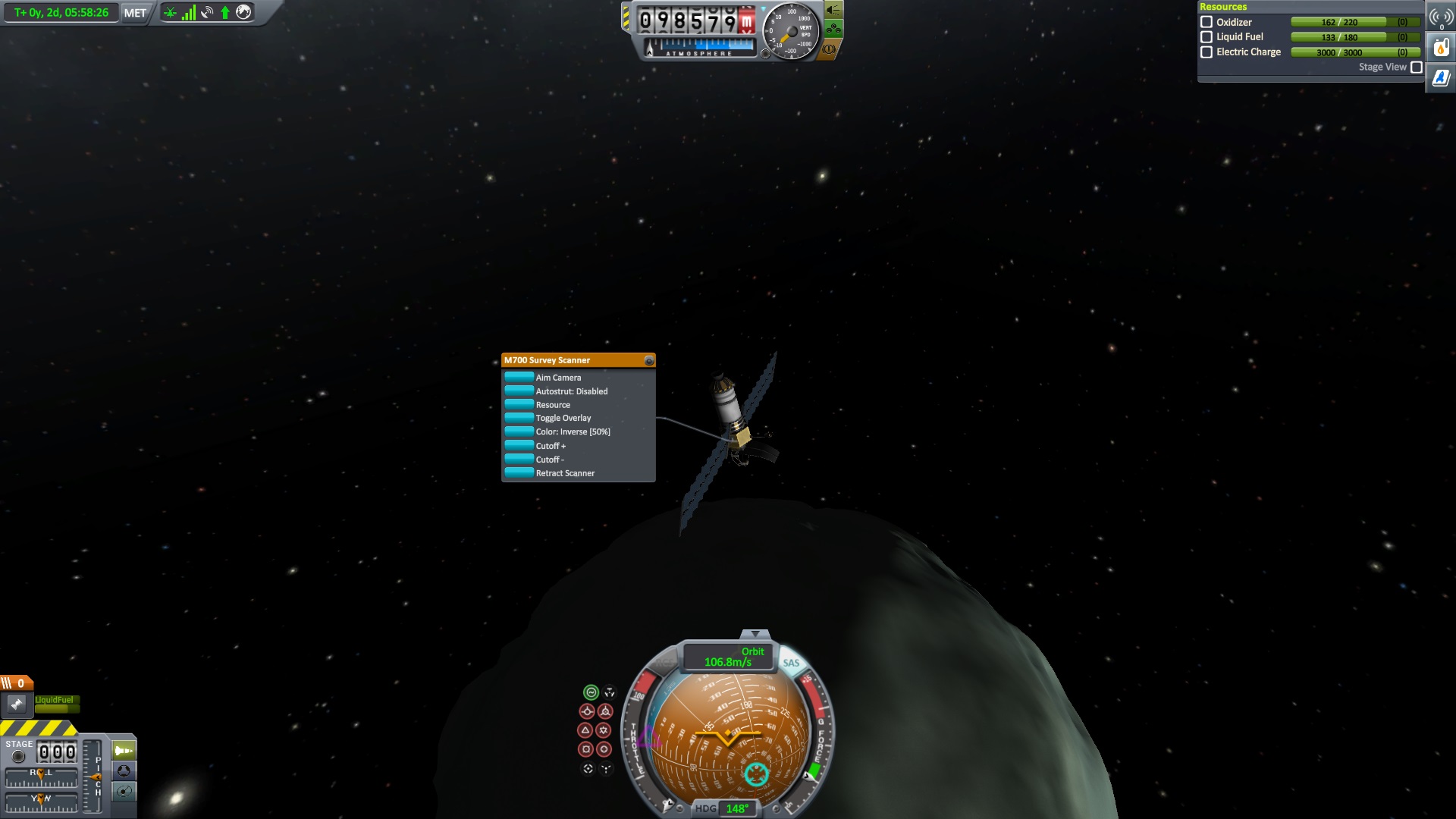Pin the M700 Survey Scanner window
Image resolution: width=1456 pixels, height=819 pixels.
click(x=649, y=360)
